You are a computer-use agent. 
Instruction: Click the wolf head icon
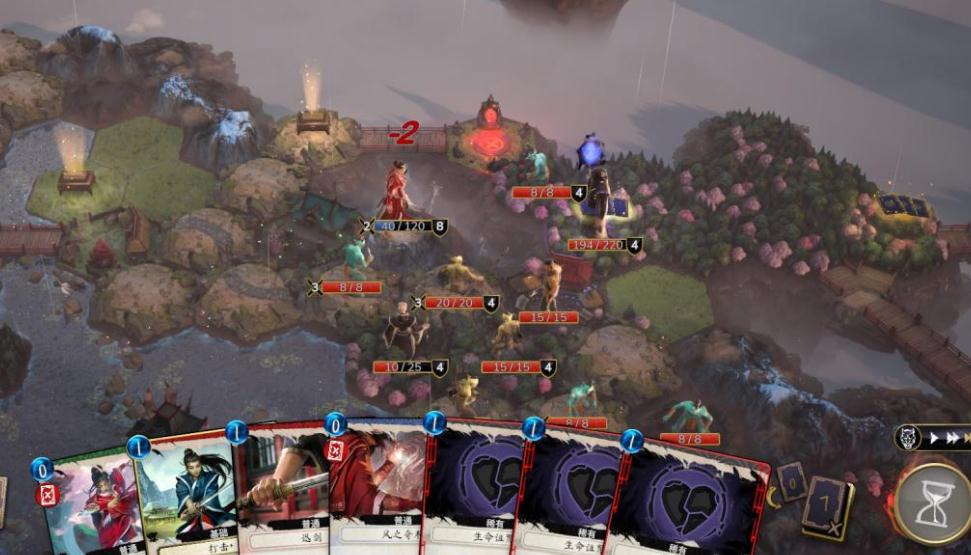tap(908, 438)
